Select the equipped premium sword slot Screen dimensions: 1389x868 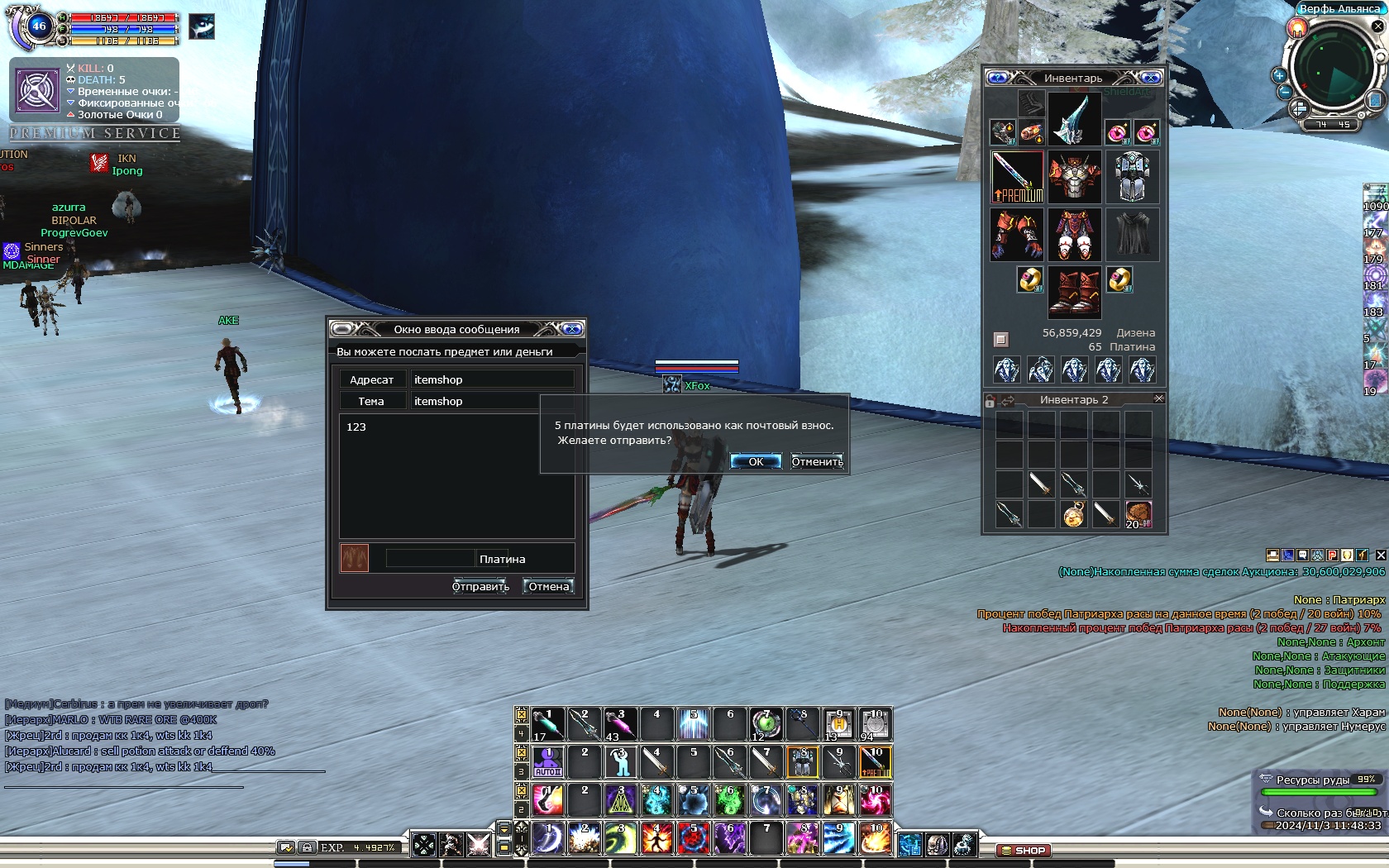pyautogui.click(x=1017, y=177)
